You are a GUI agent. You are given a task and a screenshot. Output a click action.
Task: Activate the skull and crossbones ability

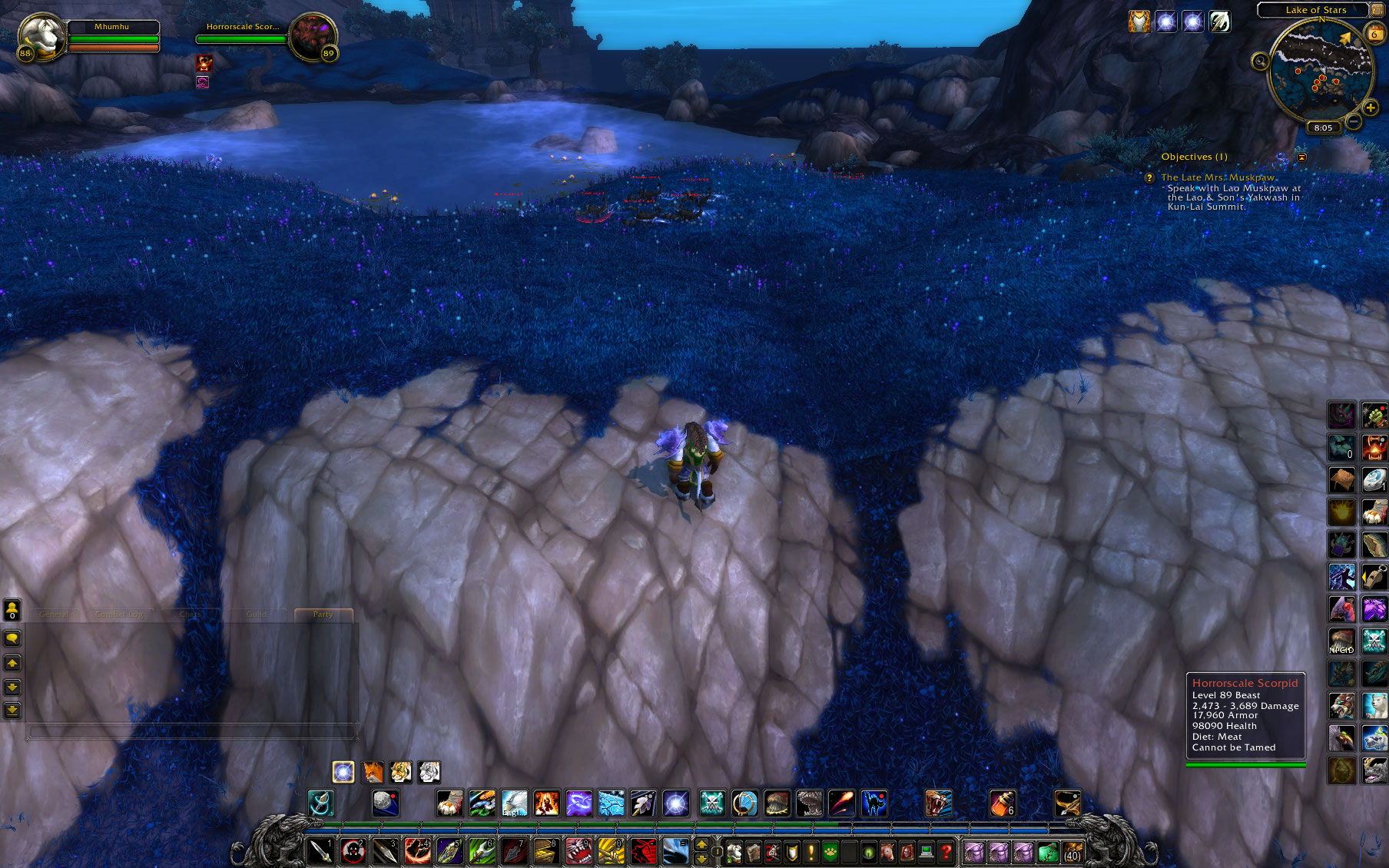pyautogui.click(x=712, y=803)
